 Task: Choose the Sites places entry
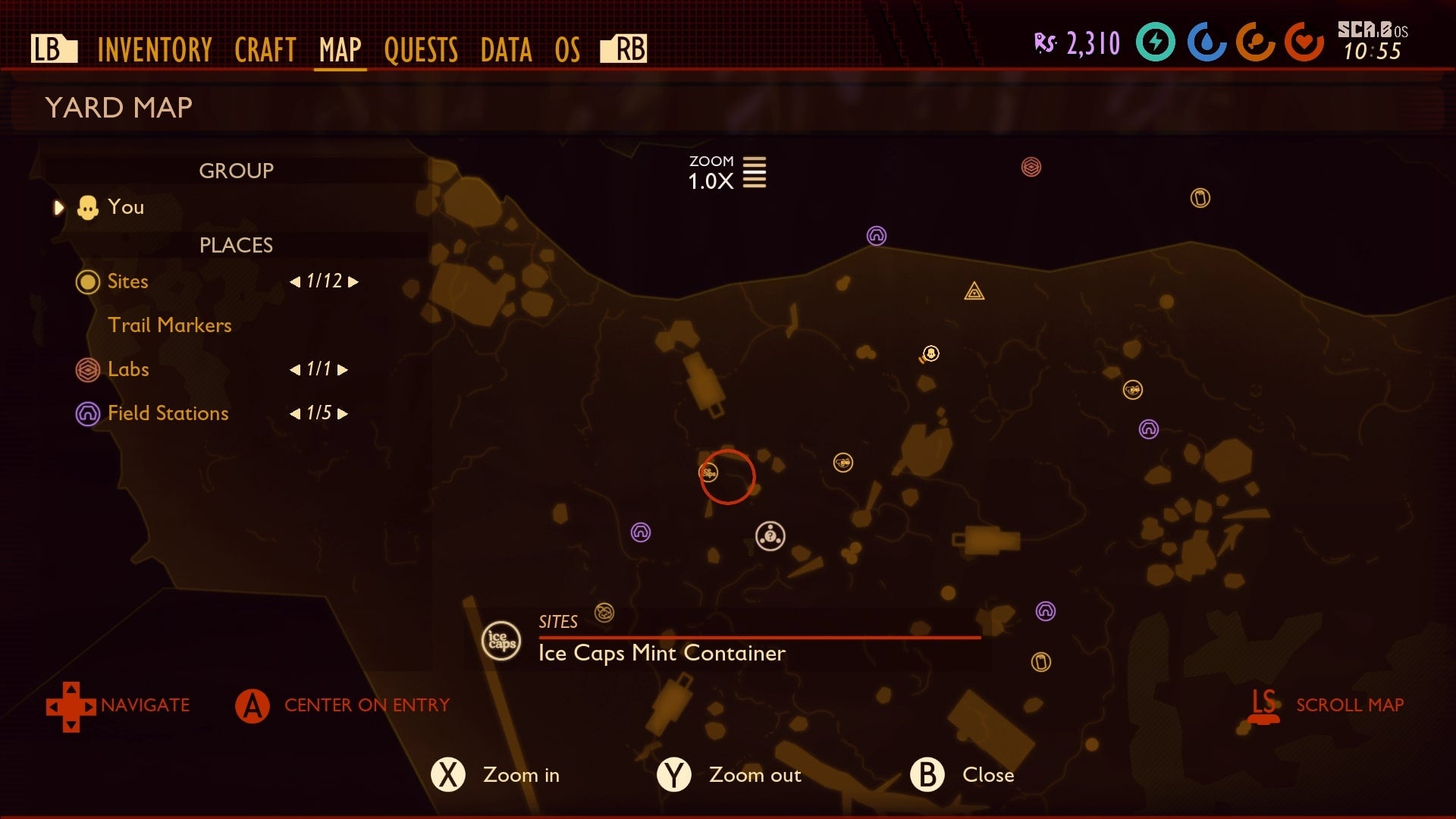click(x=127, y=281)
